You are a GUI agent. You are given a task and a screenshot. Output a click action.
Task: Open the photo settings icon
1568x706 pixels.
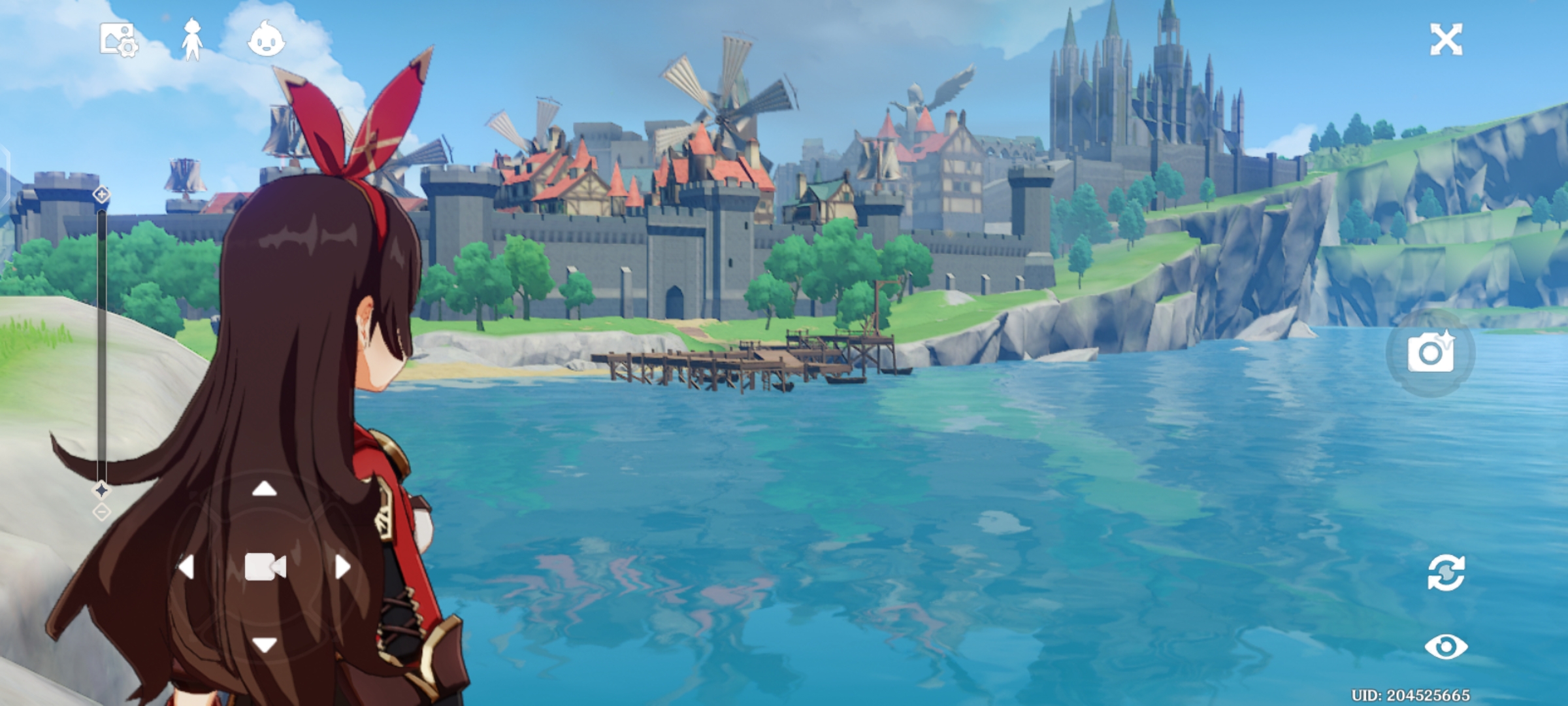pos(118,40)
